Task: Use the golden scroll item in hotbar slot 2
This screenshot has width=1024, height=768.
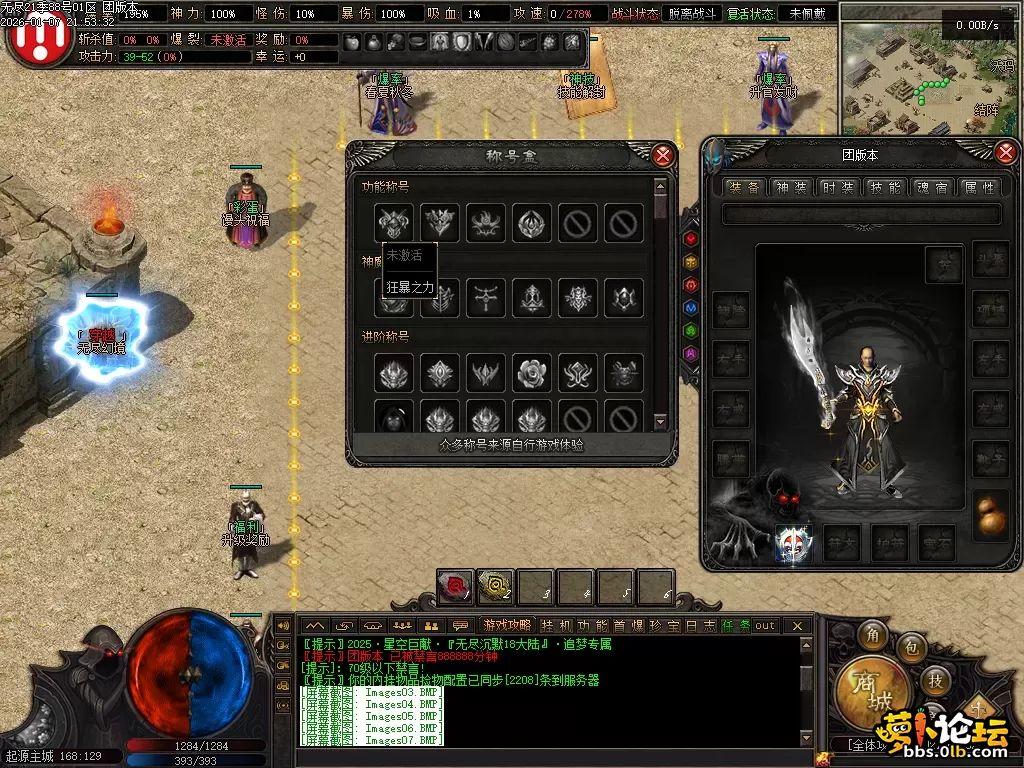Action: (x=495, y=587)
